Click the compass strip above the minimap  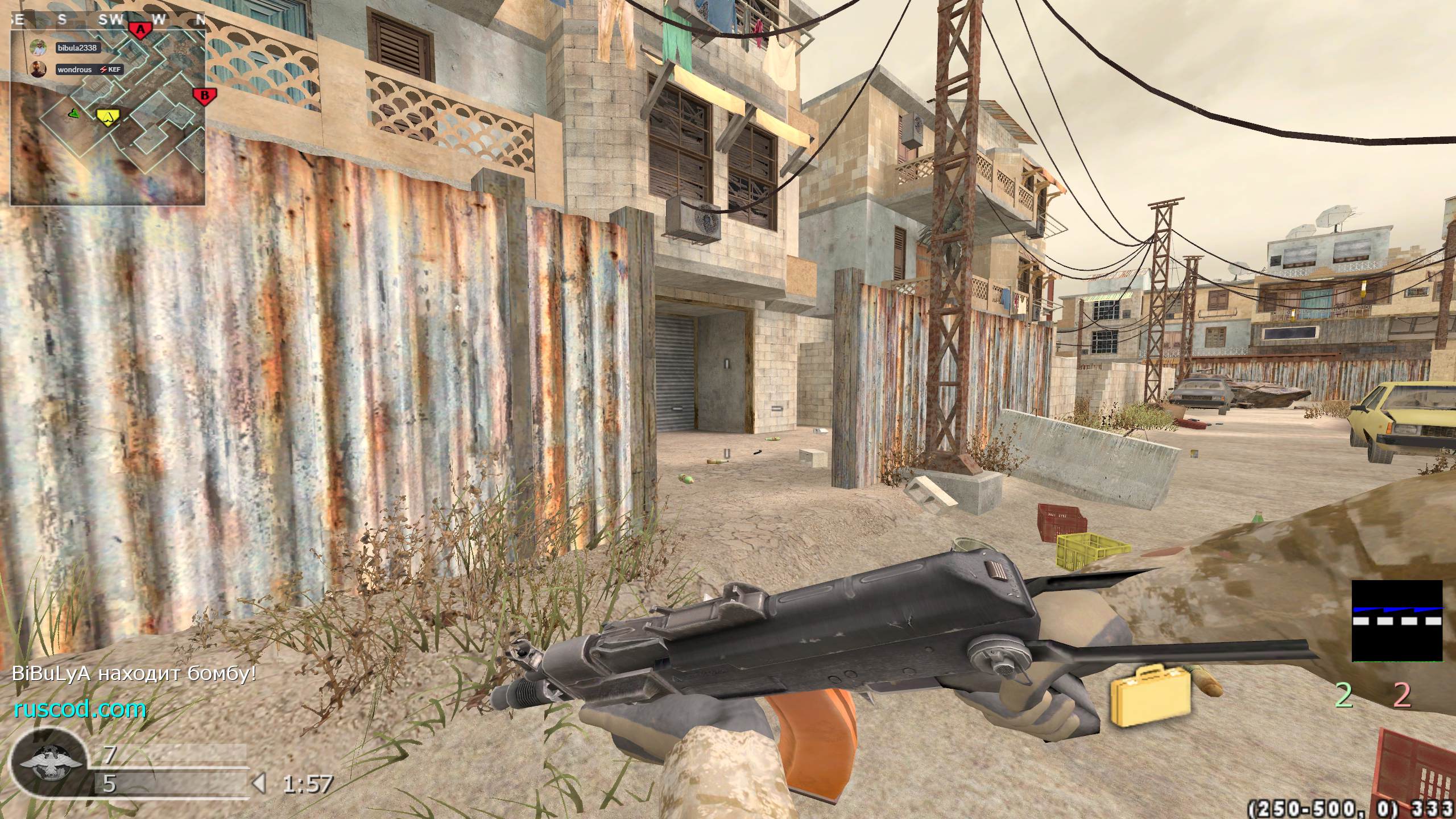tap(108, 19)
